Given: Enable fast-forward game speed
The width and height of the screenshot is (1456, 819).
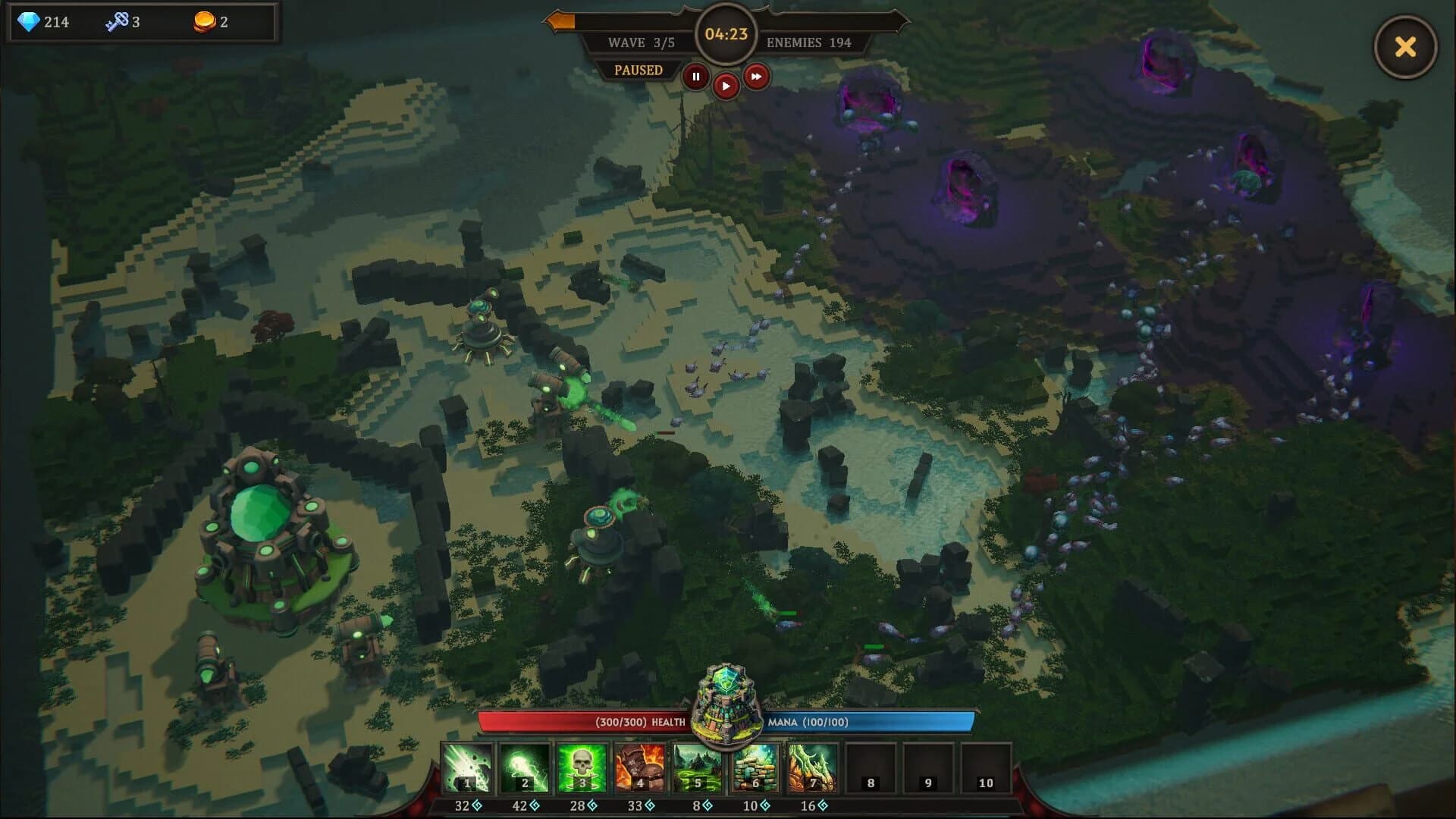Looking at the screenshot, I should point(756,76).
